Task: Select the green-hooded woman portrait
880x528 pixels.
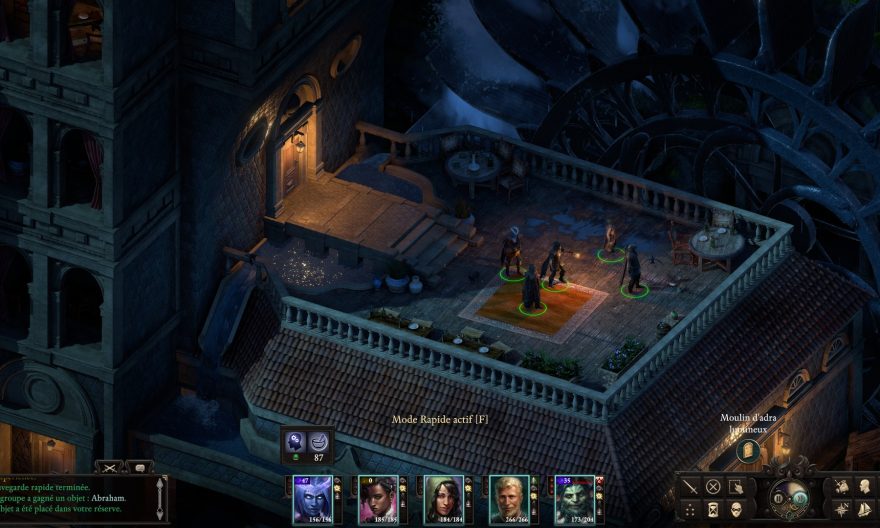Action: pyautogui.click(x=443, y=497)
